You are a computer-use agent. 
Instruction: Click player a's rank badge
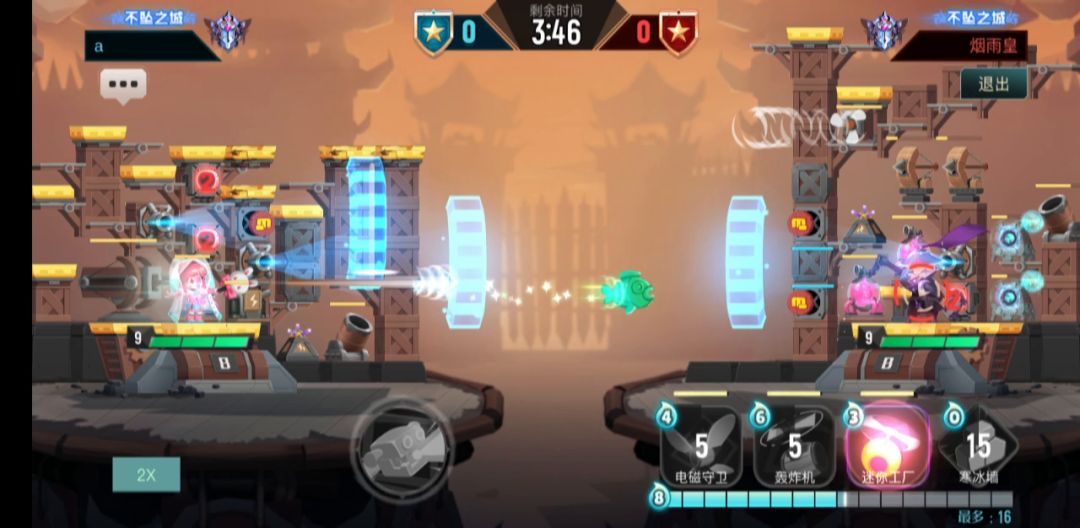[229, 32]
